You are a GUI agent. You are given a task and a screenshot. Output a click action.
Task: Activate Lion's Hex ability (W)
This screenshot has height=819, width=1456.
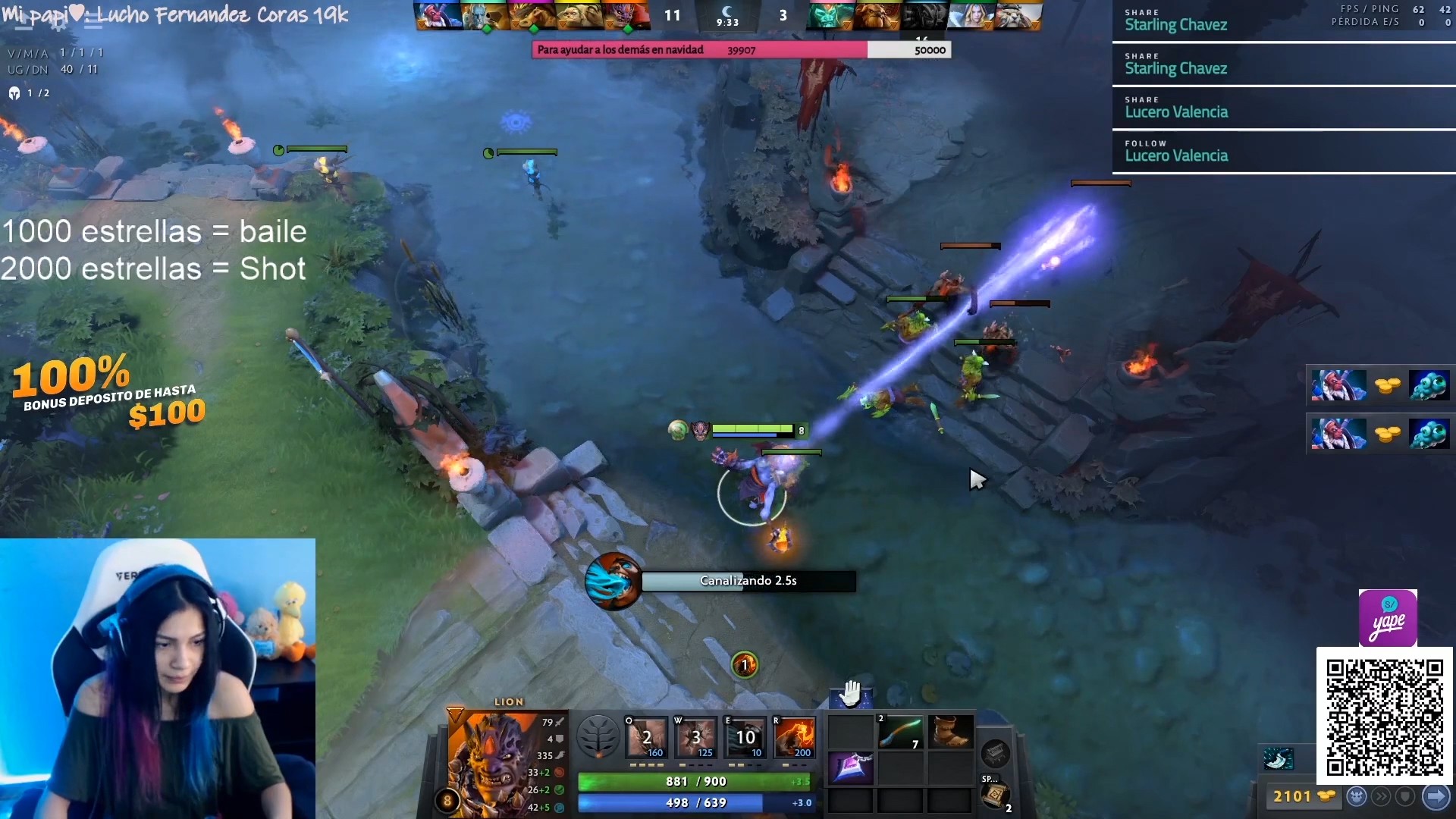coord(696,736)
